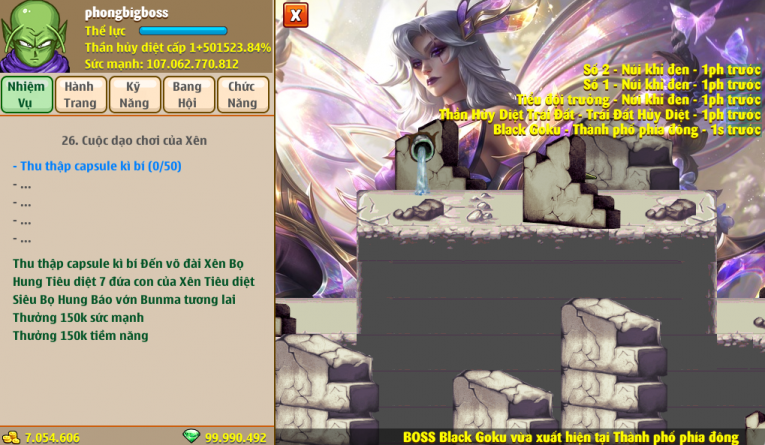Screen dimensions: 765x445
Task: Click the green gem currency icon
Action: click(x=191, y=437)
